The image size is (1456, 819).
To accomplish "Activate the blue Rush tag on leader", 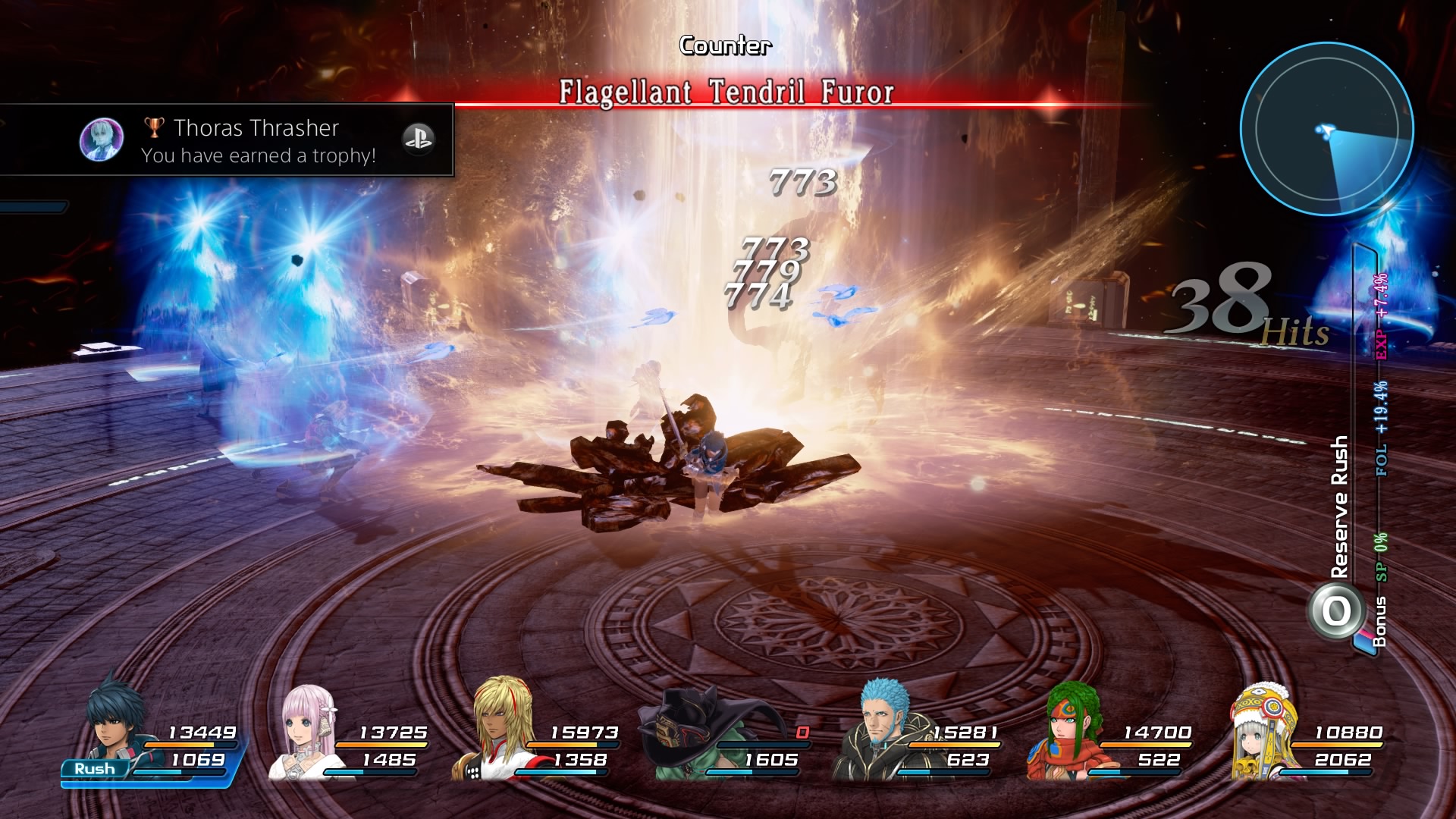I will (x=94, y=769).
